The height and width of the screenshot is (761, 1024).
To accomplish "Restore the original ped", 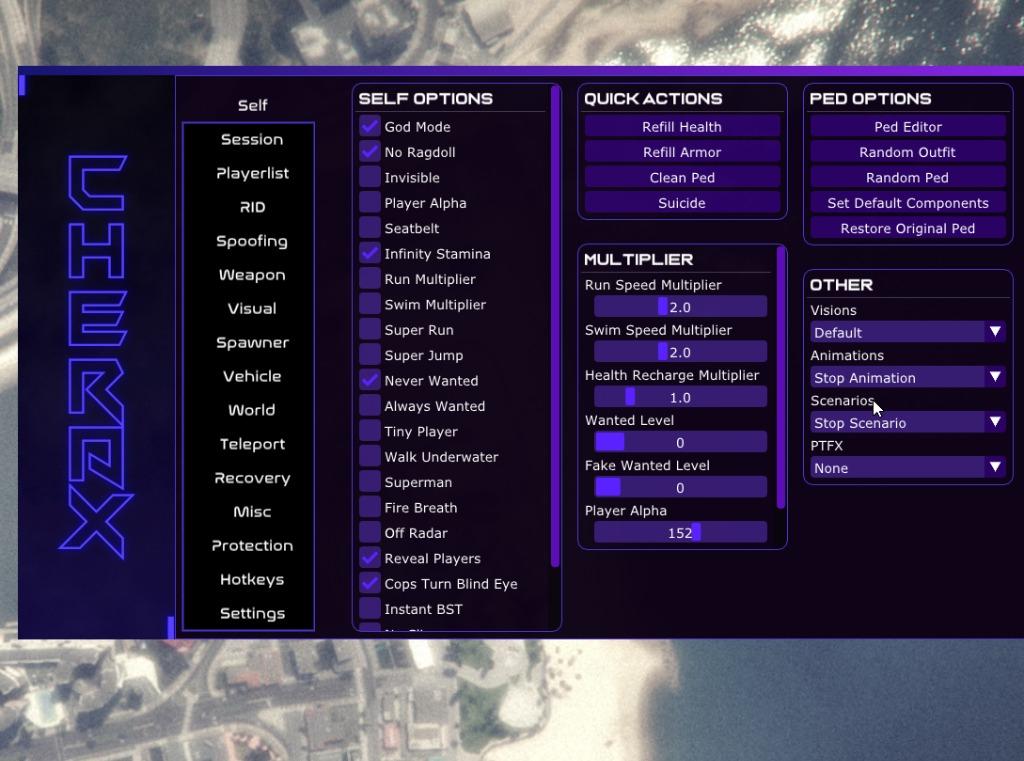I will (x=907, y=228).
